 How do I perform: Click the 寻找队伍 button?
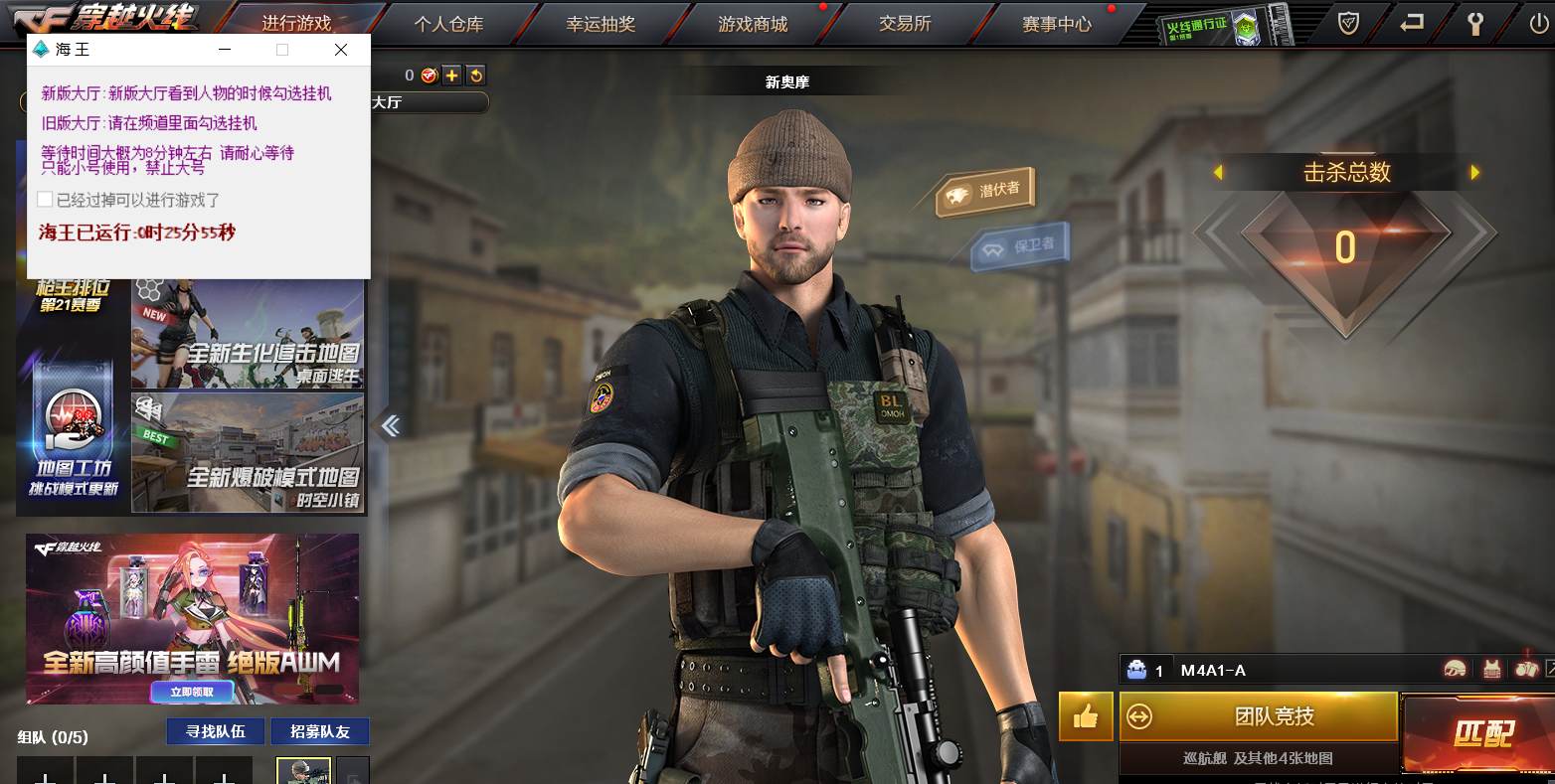(215, 730)
